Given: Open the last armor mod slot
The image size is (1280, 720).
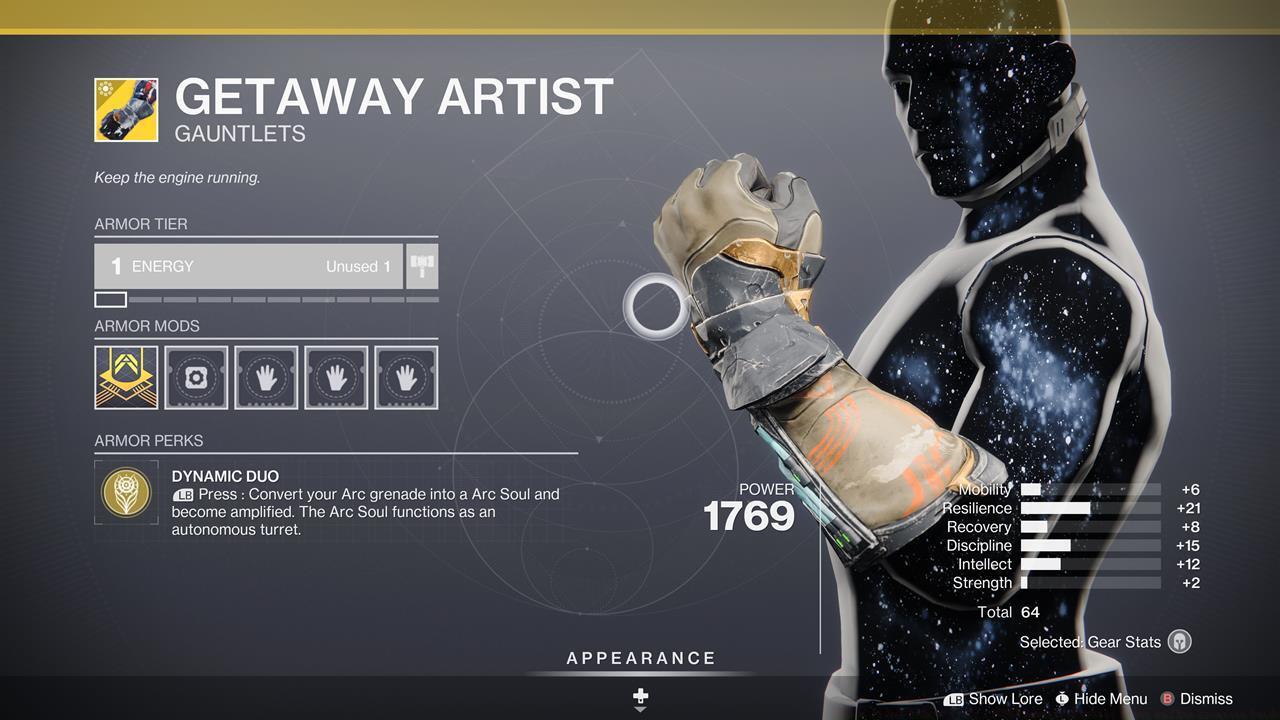Looking at the screenshot, I should 406,377.
